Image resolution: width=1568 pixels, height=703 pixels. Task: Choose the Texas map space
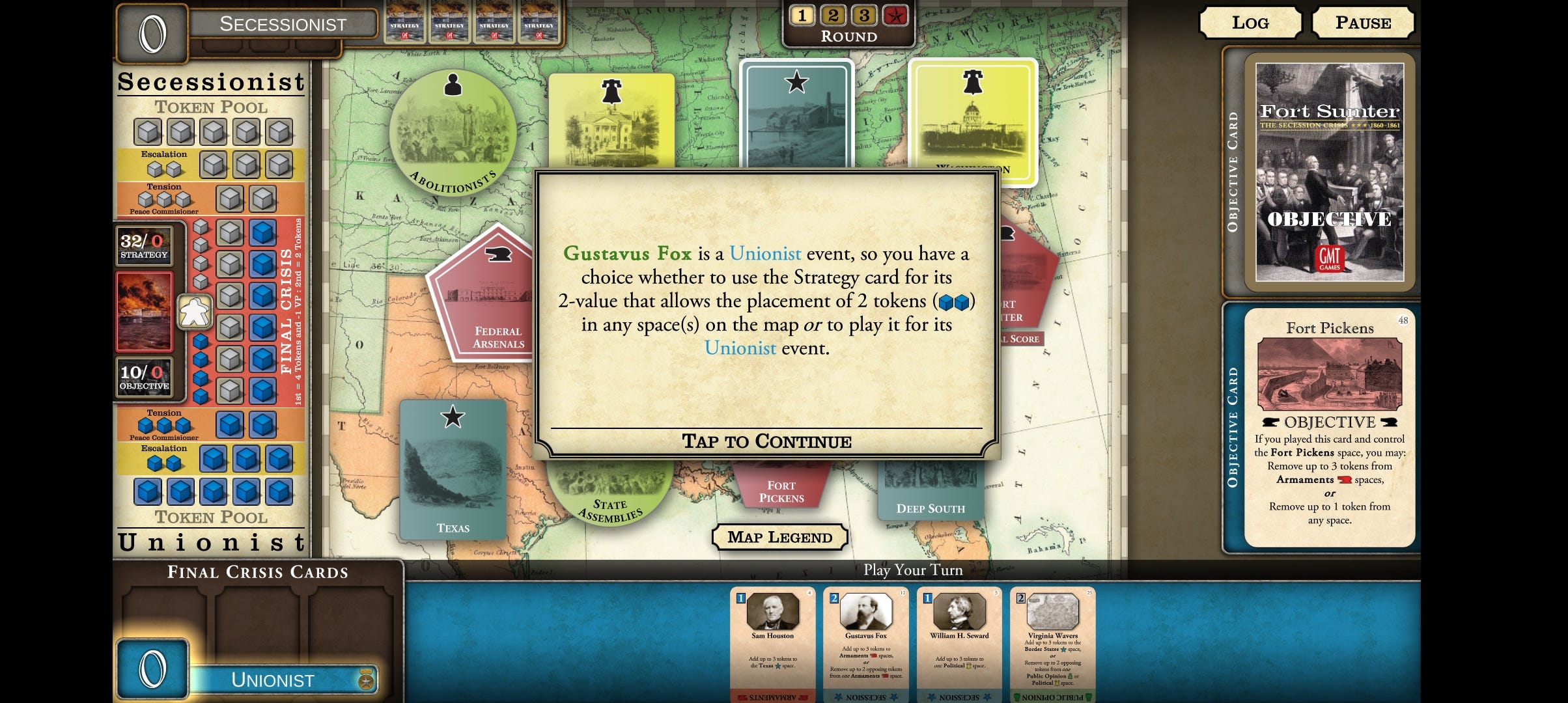pos(453,469)
